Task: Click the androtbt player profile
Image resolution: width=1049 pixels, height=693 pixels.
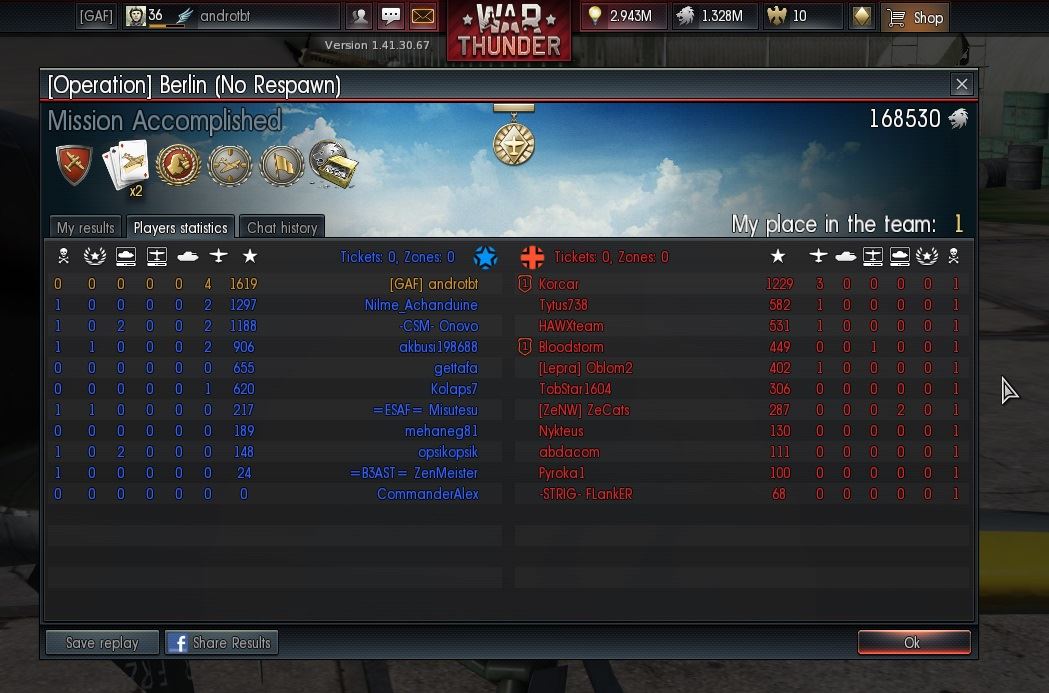Action: [x=230, y=17]
